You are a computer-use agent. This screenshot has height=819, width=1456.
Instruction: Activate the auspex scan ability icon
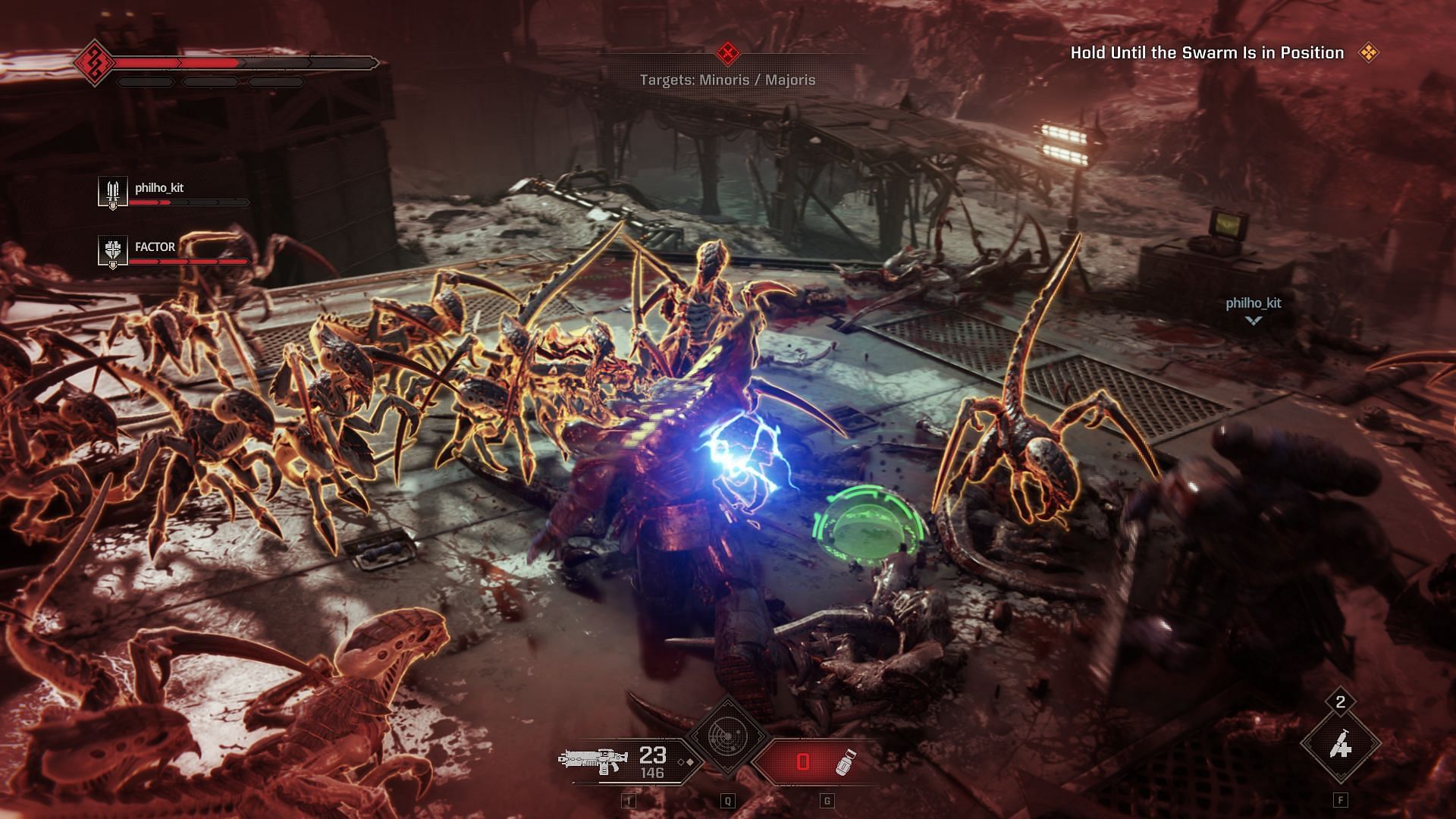[x=727, y=736]
